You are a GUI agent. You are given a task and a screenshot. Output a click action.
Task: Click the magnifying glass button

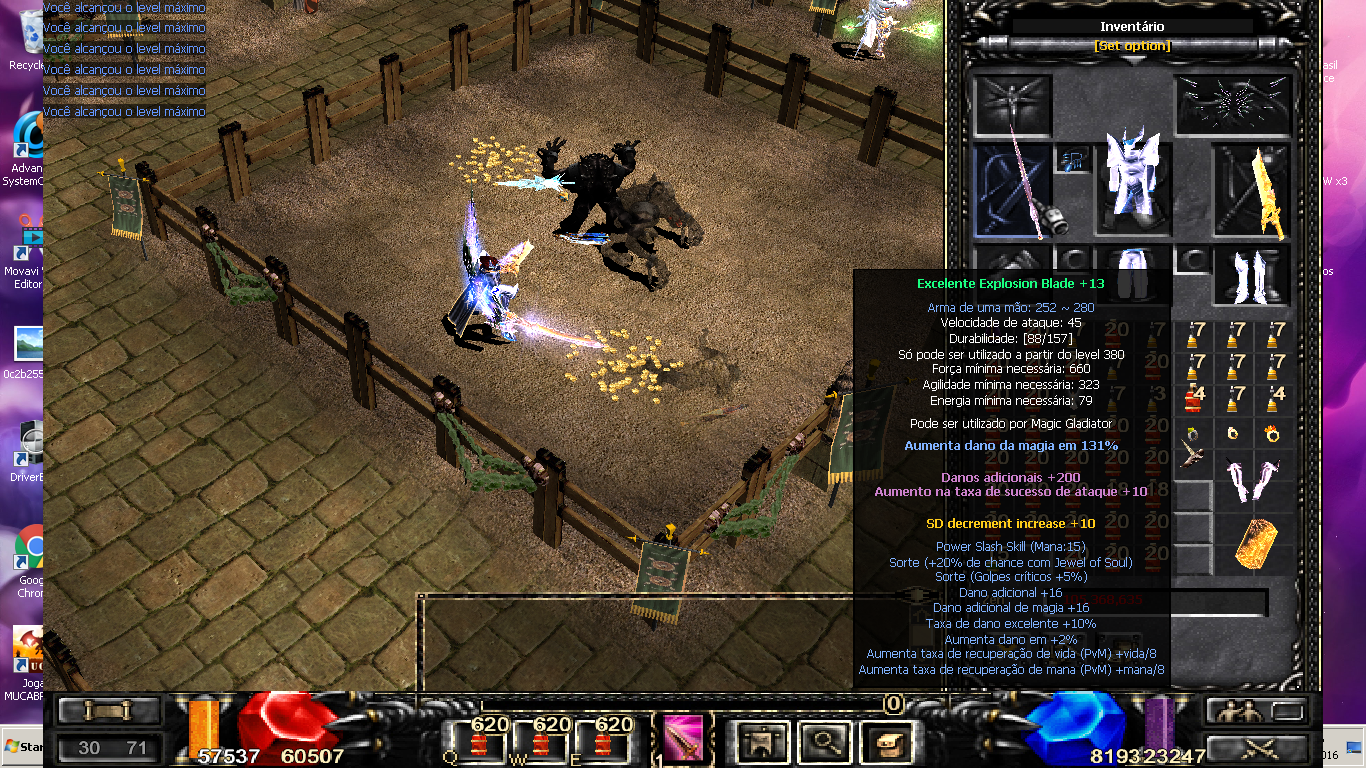[824, 742]
